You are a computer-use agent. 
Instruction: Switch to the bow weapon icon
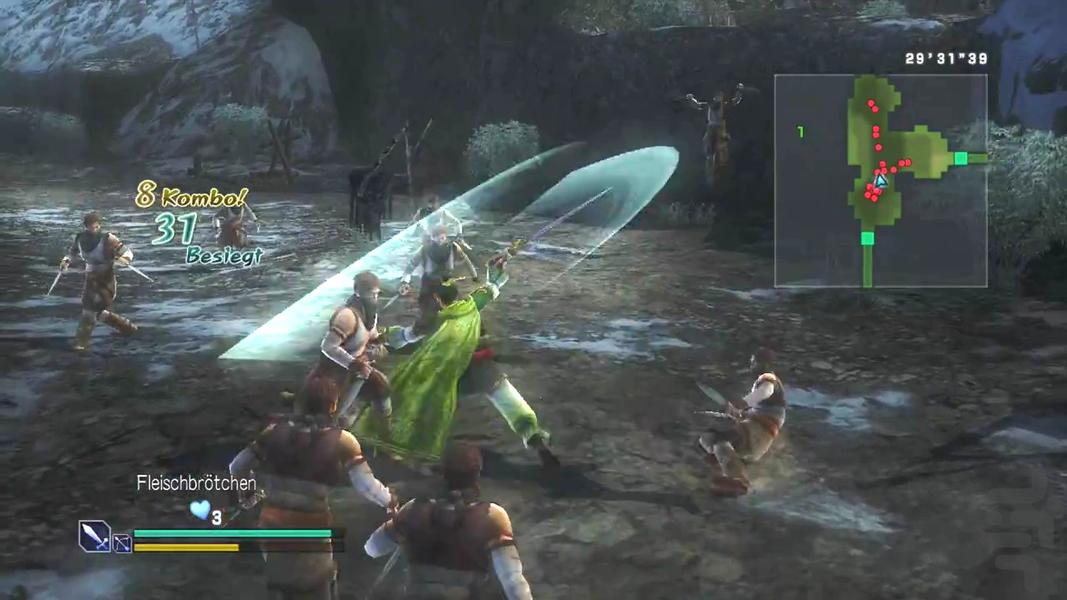pyautogui.click(x=122, y=544)
